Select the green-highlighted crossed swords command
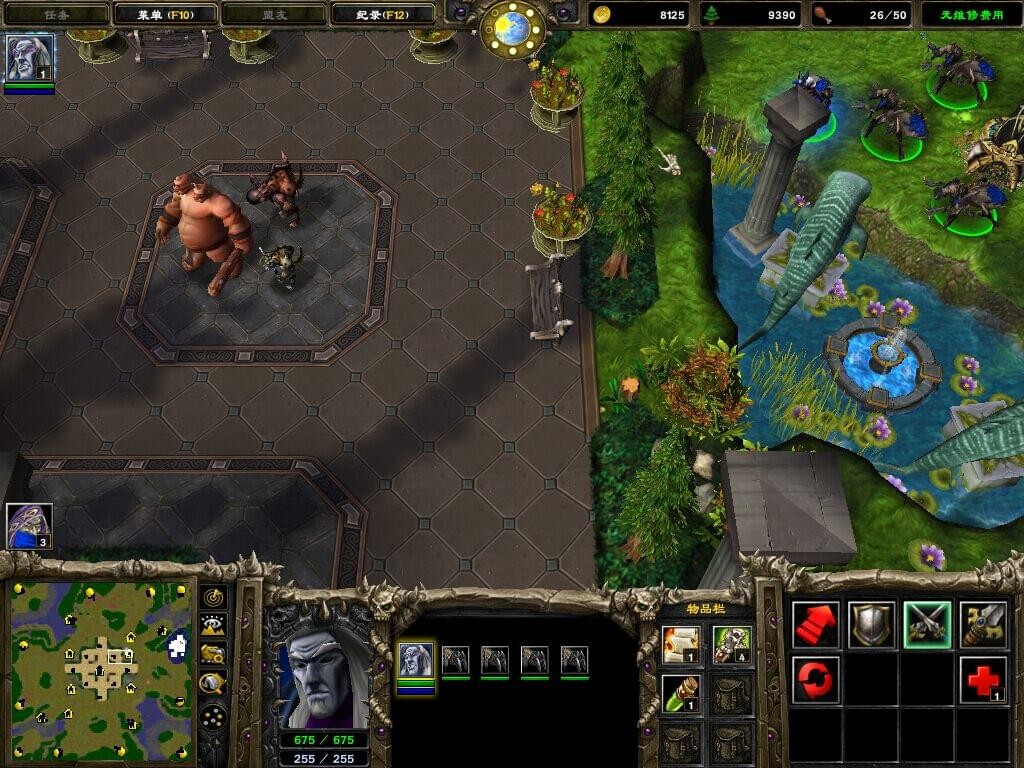1024x768 pixels. click(927, 625)
